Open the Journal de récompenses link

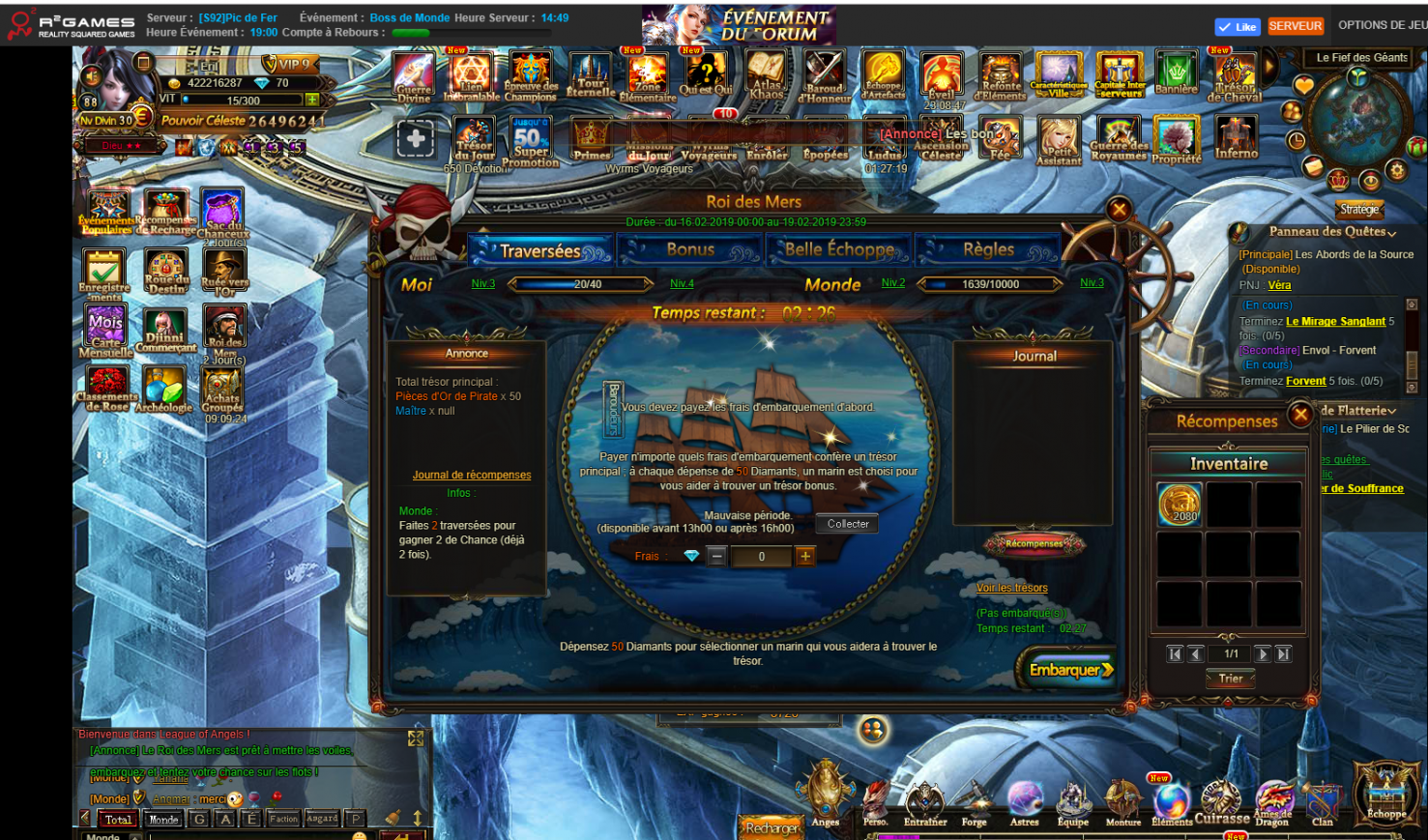coord(472,475)
